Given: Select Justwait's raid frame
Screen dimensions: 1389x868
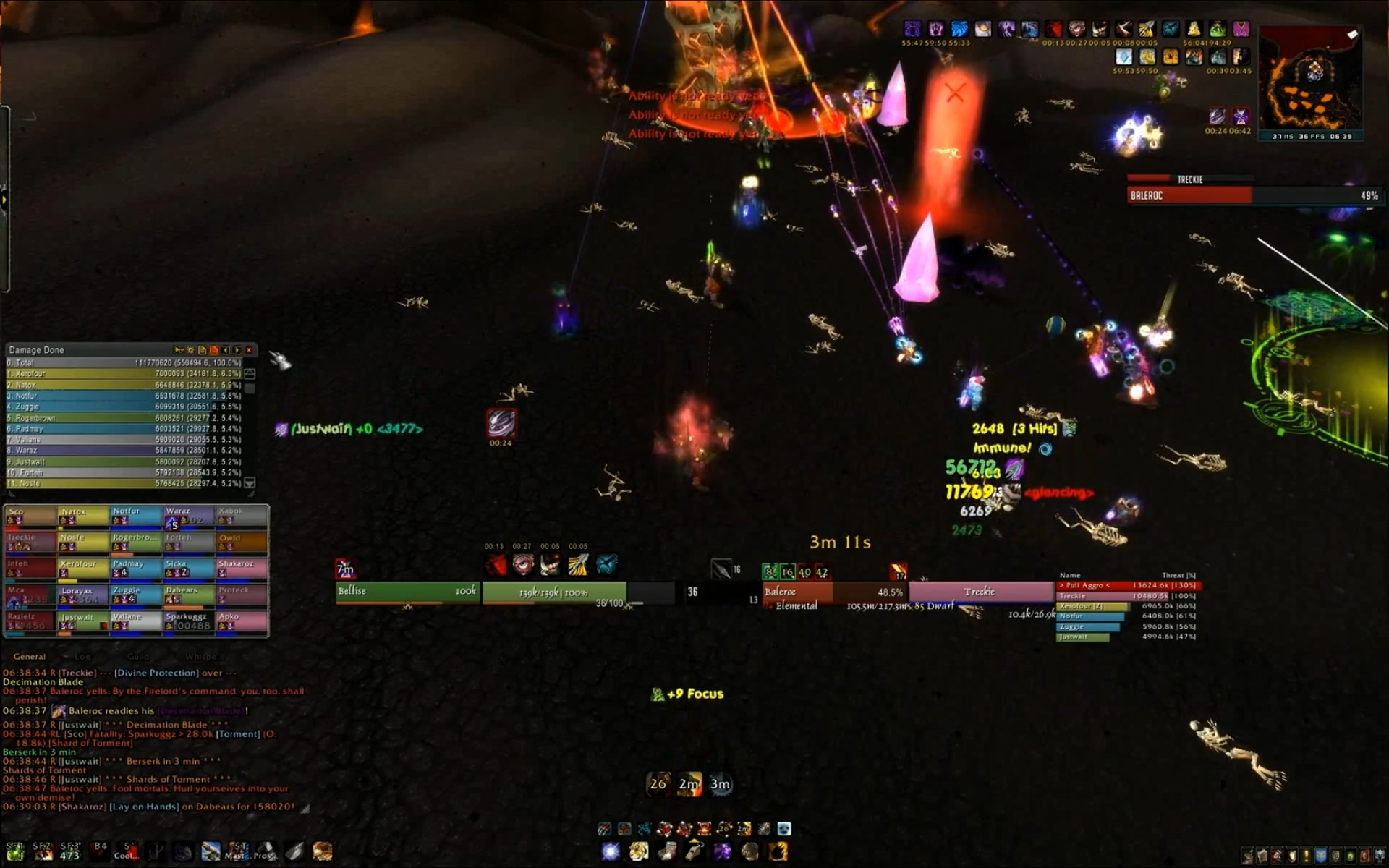Looking at the screenshot, I should coord(83,621).
